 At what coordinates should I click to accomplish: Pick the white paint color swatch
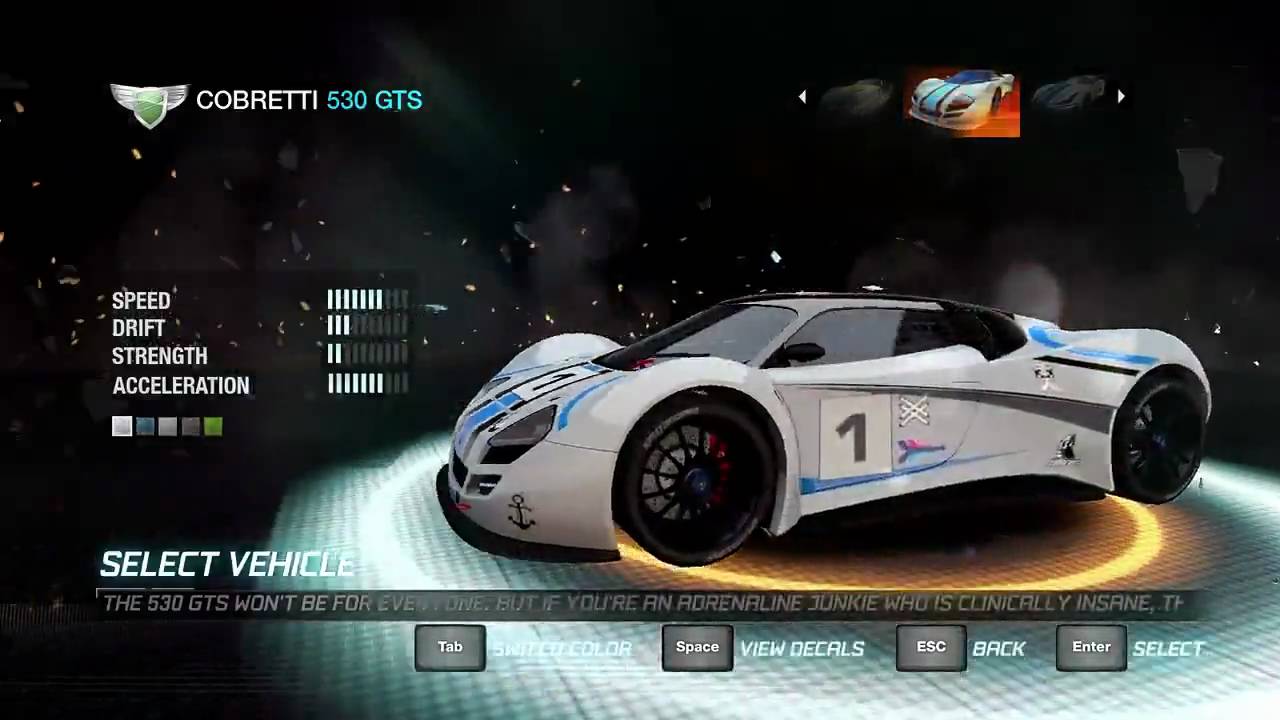click(122, 427)
